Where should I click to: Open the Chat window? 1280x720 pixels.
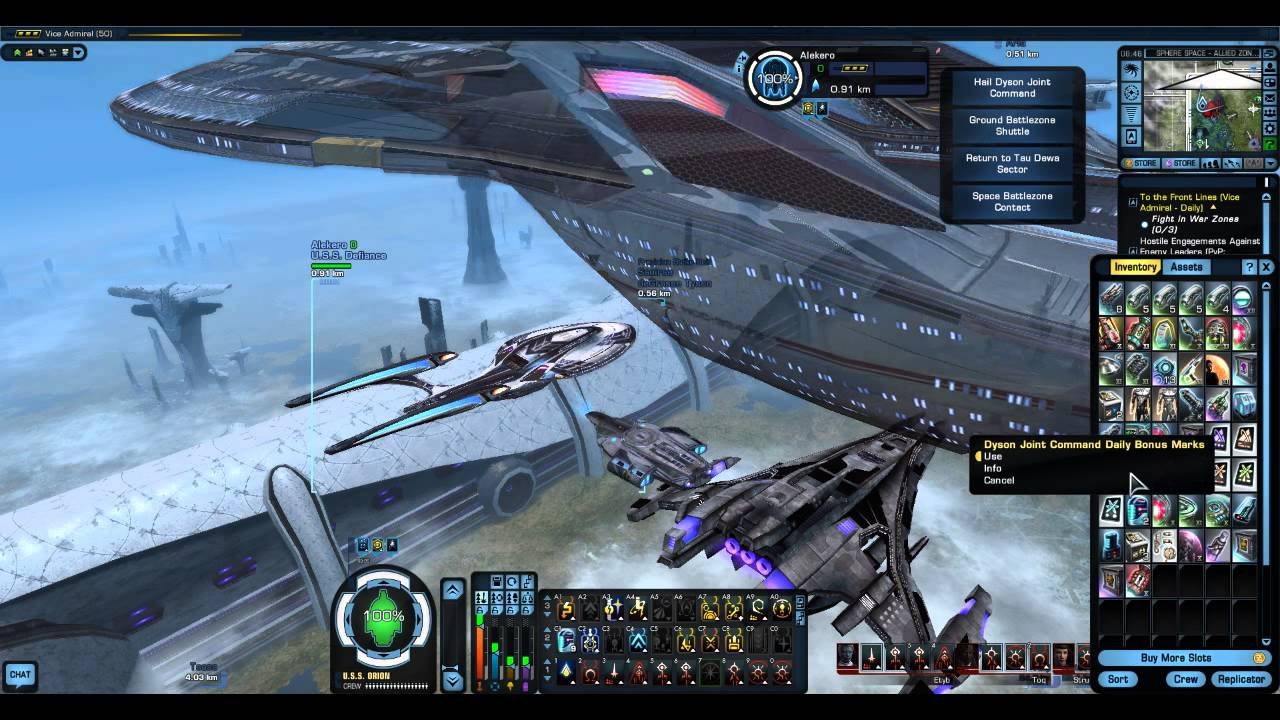(20, 675)
